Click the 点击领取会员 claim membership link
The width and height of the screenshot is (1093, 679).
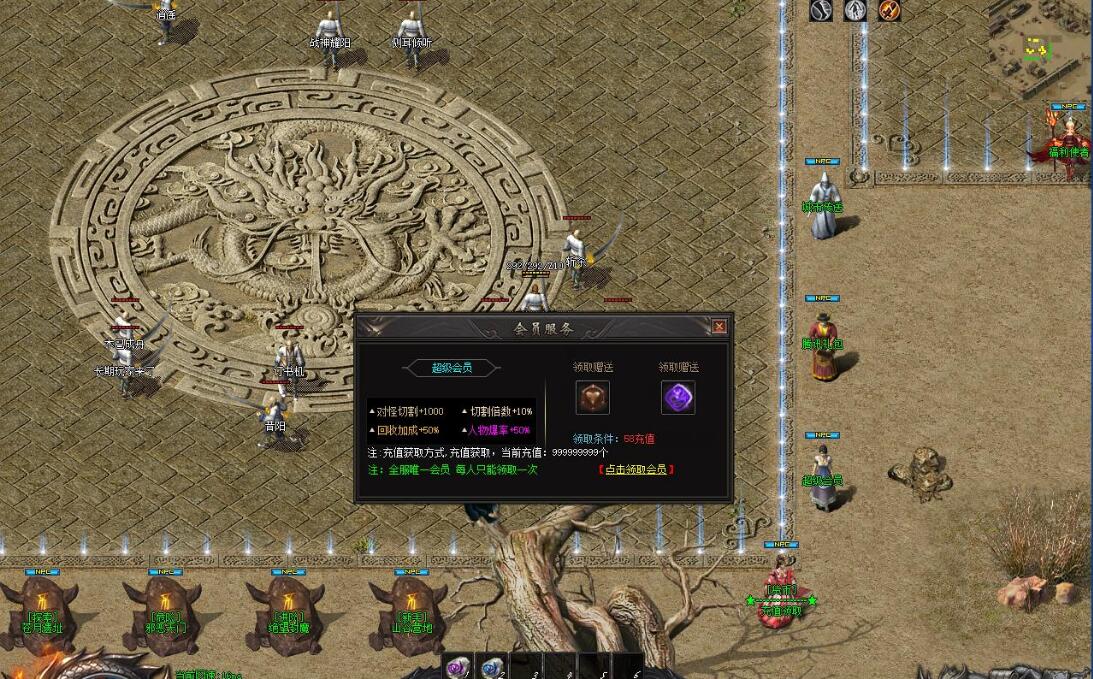point(636,469)
